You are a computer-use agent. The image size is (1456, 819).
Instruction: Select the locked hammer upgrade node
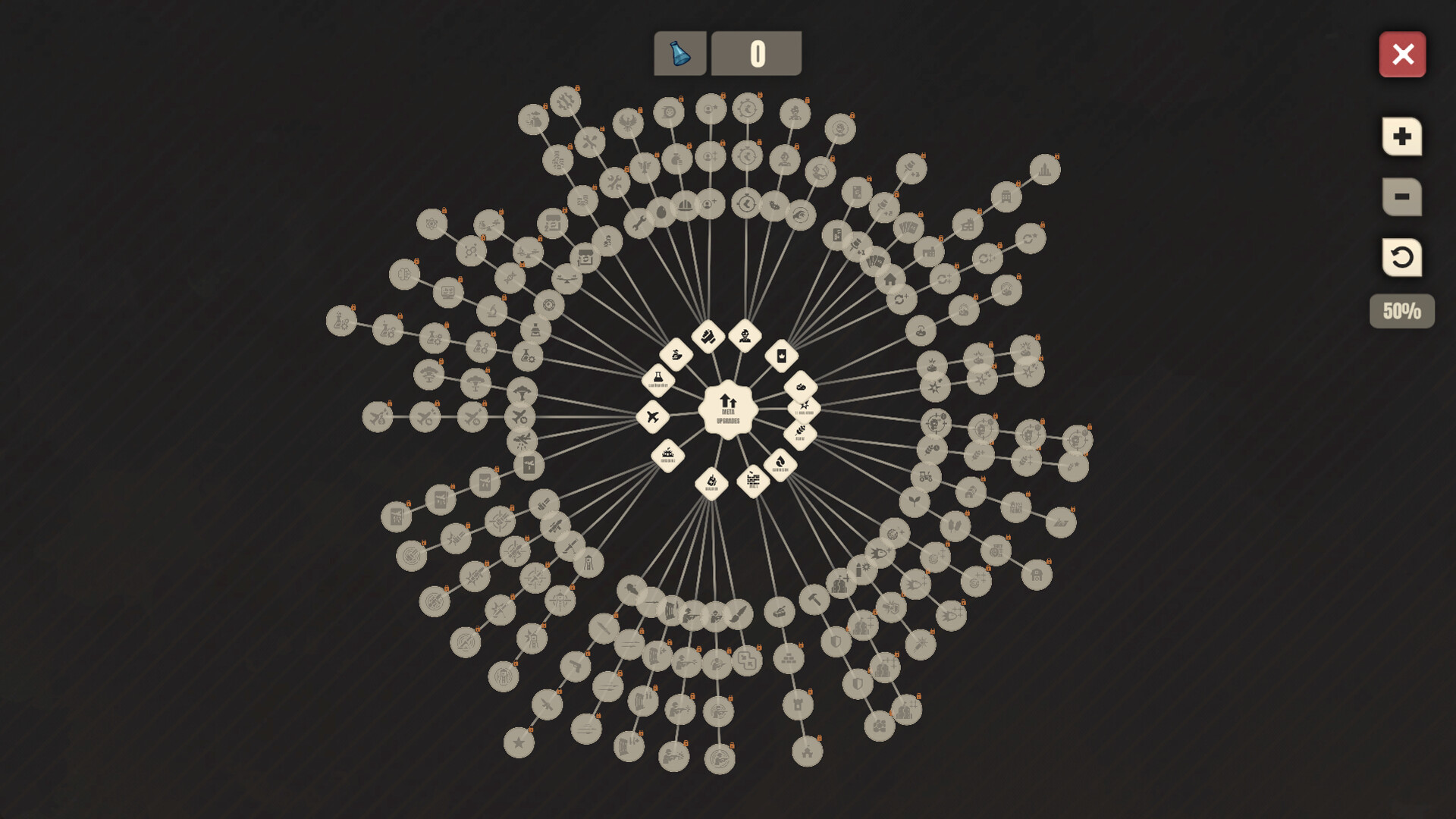coord(814,599)
